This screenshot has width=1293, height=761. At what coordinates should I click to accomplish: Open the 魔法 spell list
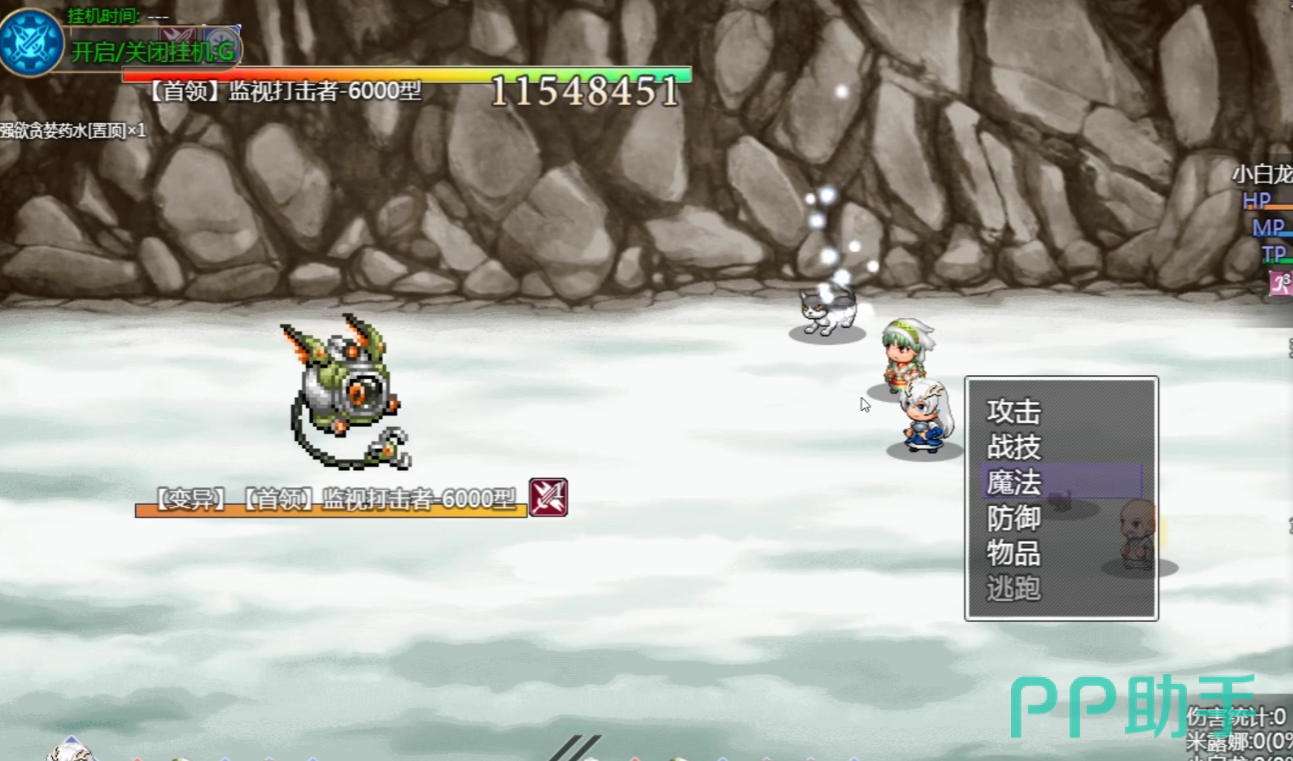pyautogui.click(x=1014, y=482)
